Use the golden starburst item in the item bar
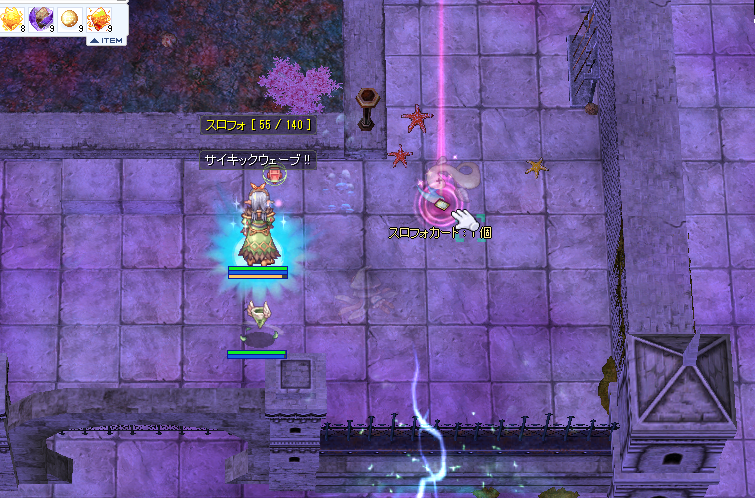This screenshot has height=498, width=755. pos(13,17)
